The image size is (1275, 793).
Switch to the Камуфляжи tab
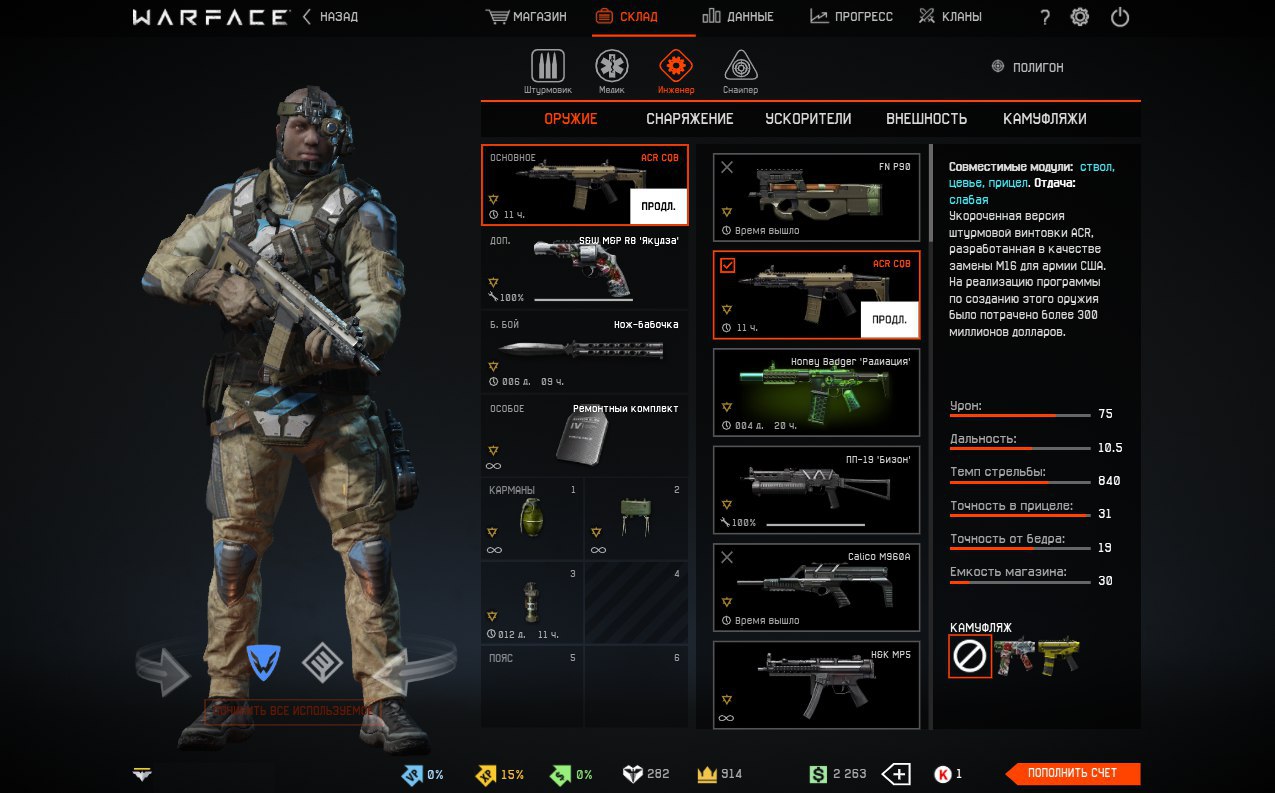[1044, 119]
